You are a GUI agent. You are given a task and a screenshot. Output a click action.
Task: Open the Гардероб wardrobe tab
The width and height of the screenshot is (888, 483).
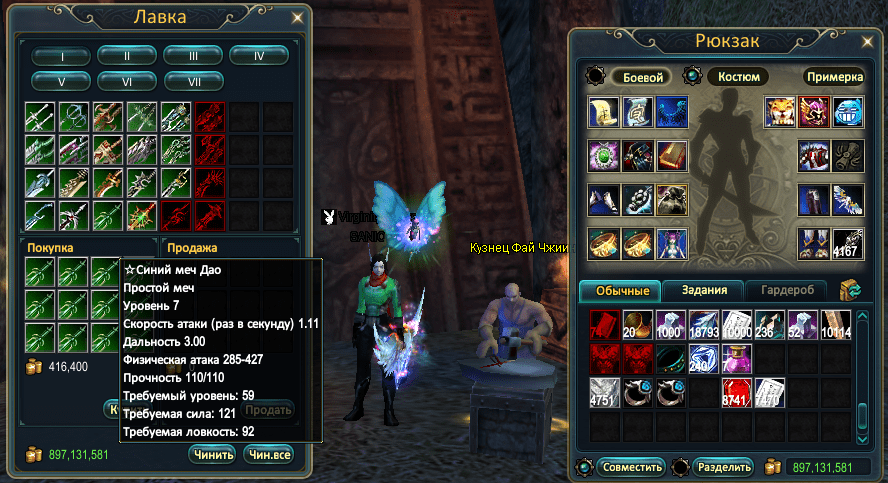(x=789, y=291)
